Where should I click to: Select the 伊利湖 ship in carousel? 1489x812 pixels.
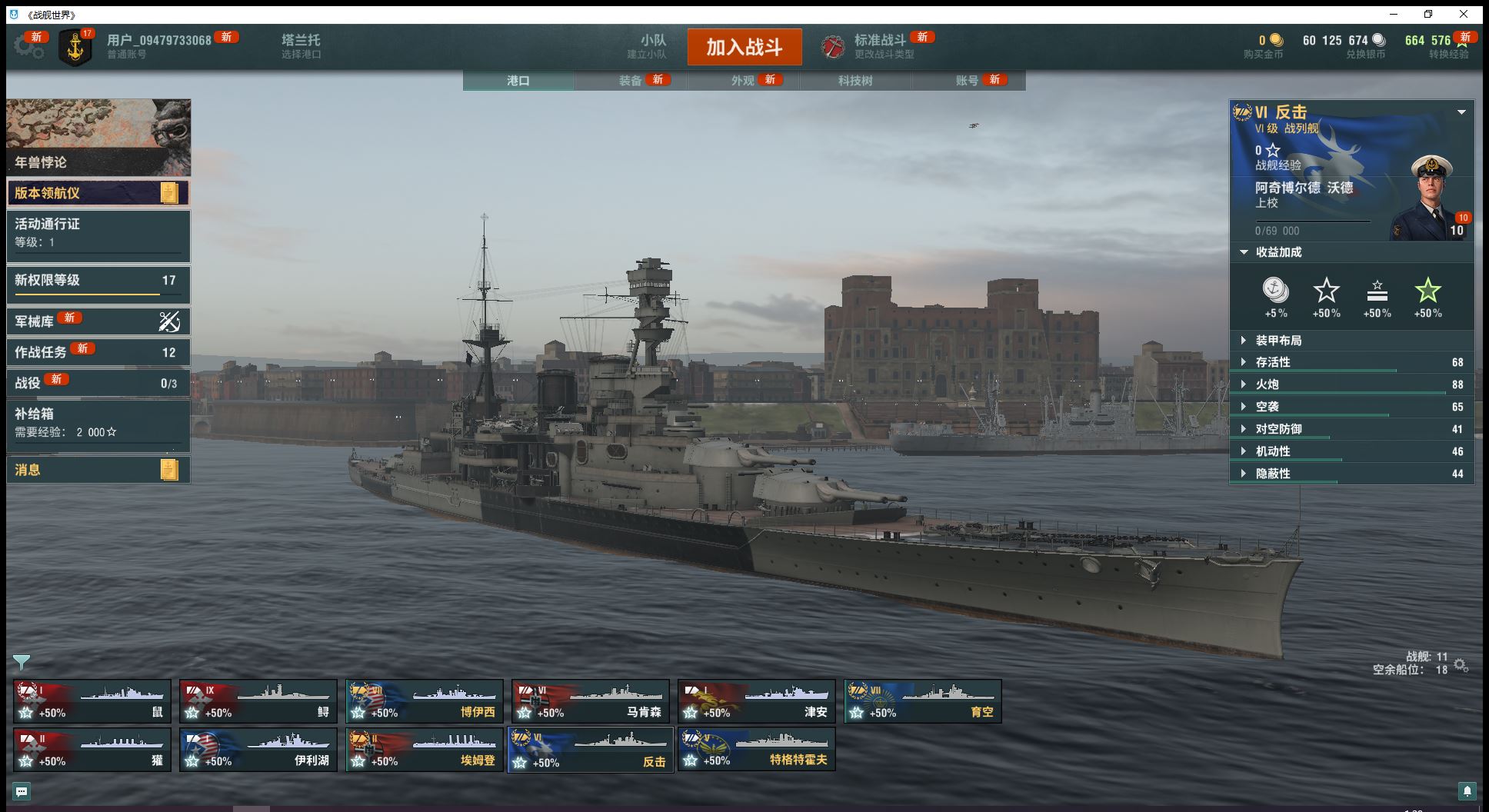tap(258, 750)
